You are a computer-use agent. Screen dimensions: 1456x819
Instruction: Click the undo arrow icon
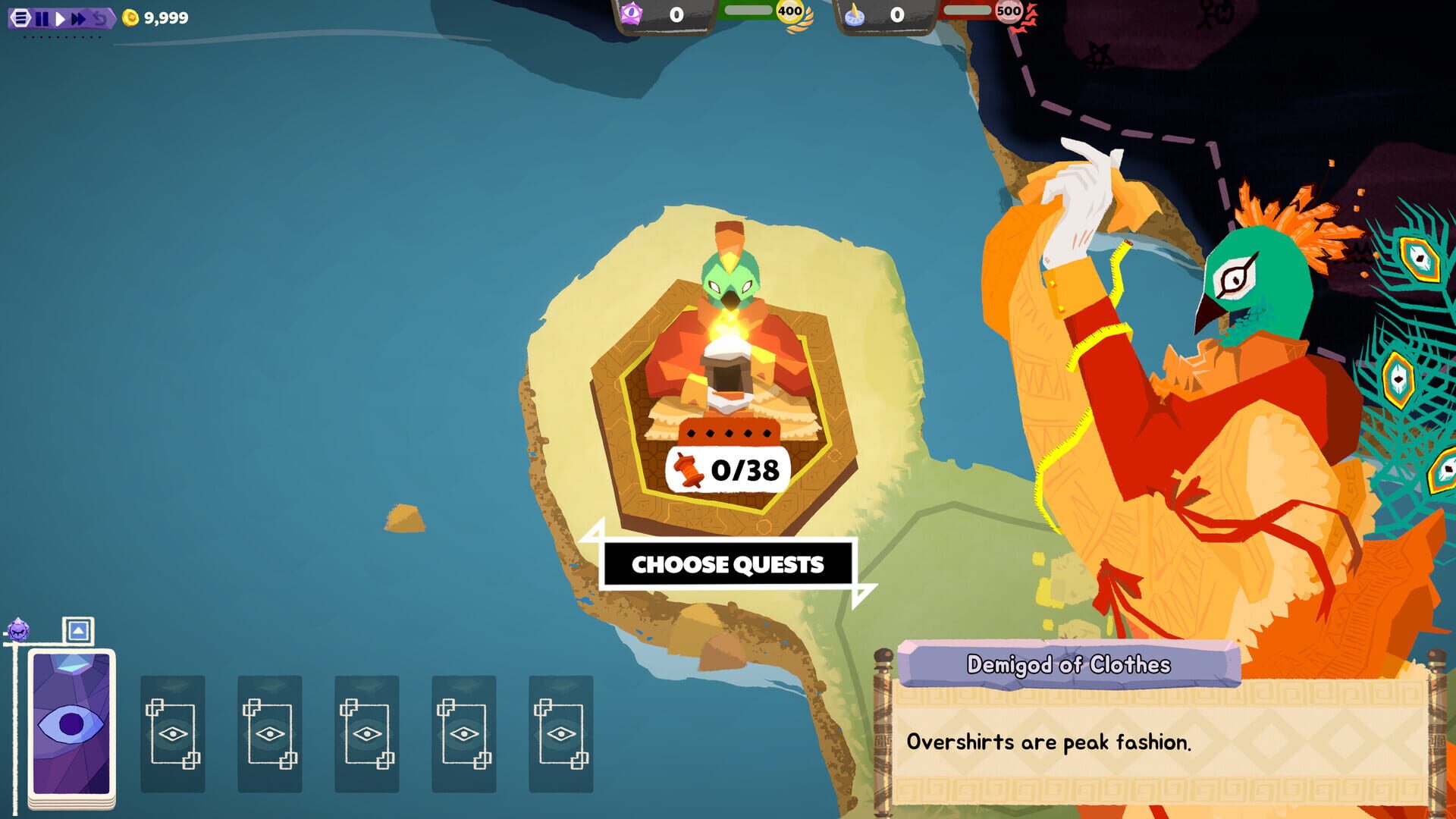tap(99, 17)
